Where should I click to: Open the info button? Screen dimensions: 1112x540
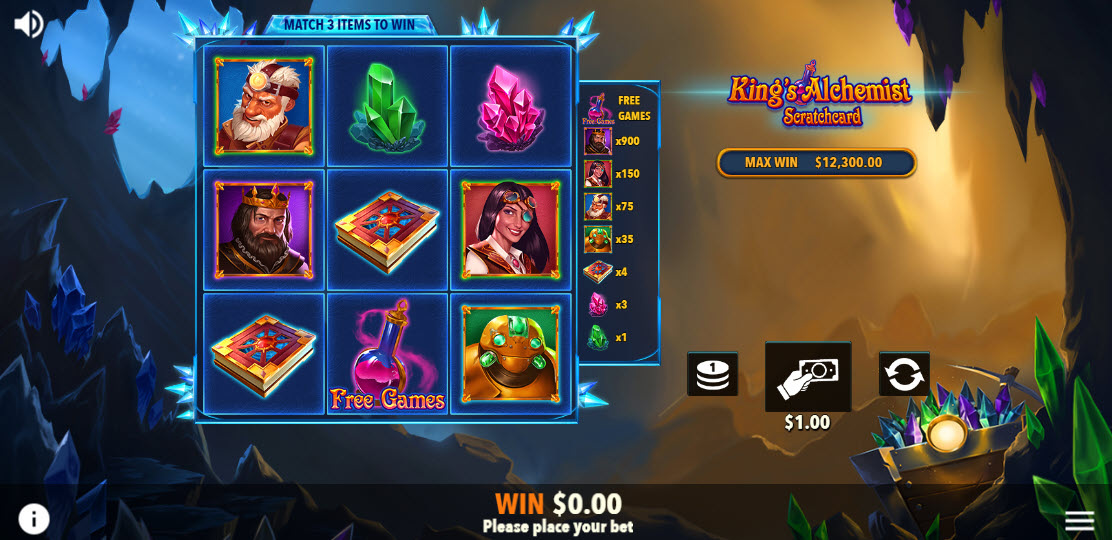click(x=34, y=518)
